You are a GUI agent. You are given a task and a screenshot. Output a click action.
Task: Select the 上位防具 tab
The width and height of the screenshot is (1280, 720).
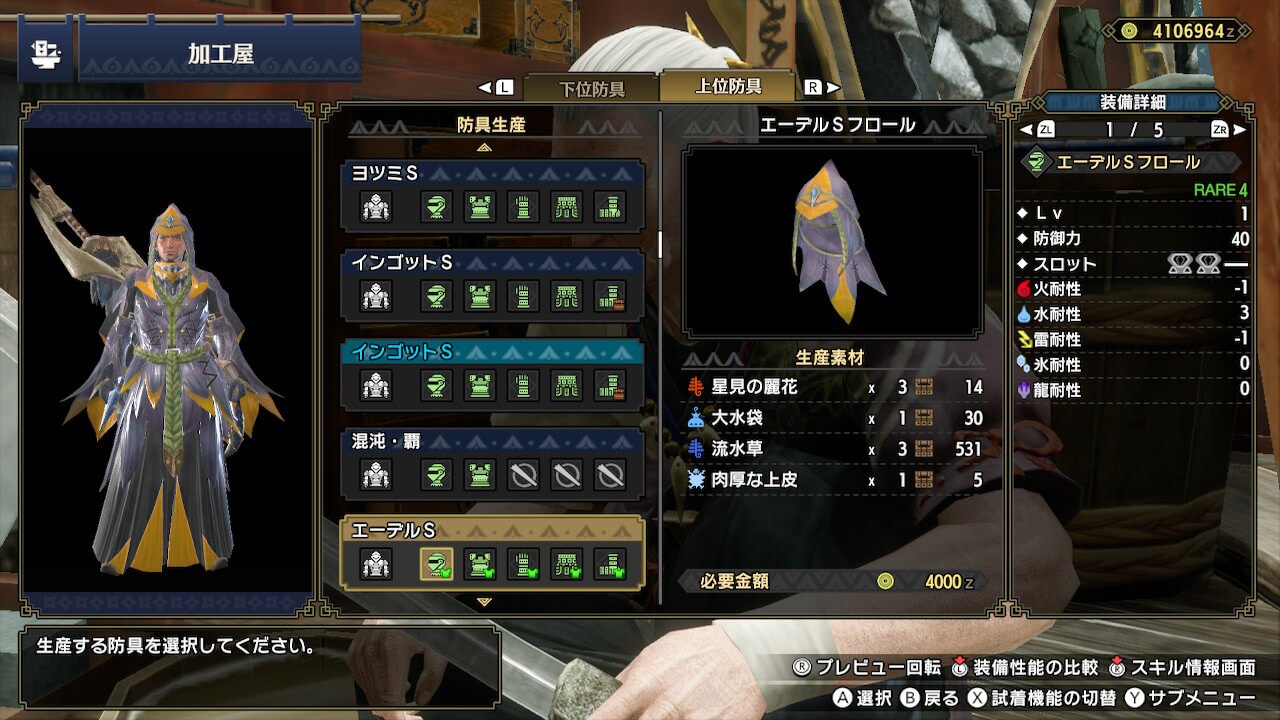(728, 87)
